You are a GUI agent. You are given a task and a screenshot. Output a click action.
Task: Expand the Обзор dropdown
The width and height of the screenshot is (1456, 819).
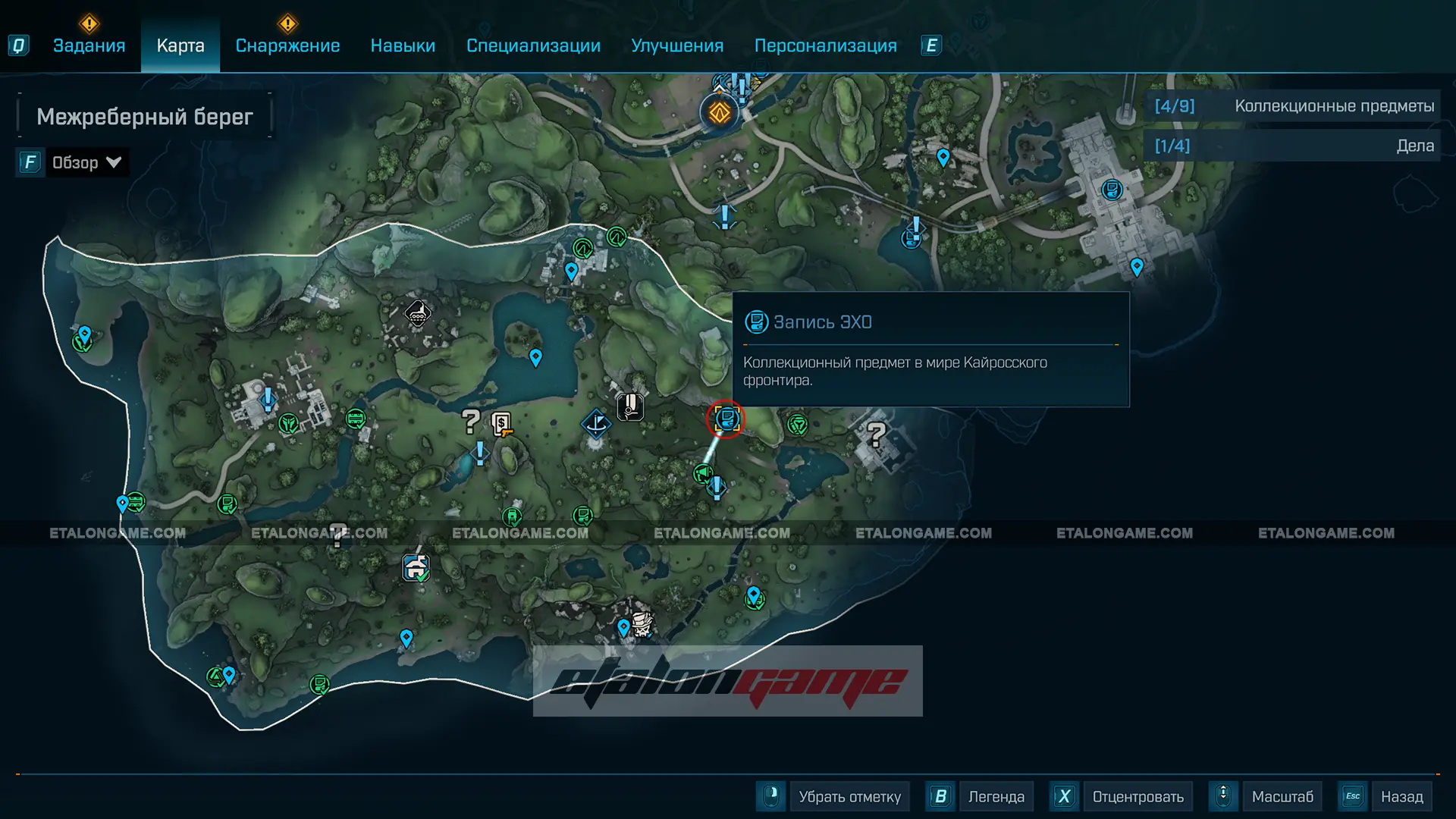[x=86, y=162]
